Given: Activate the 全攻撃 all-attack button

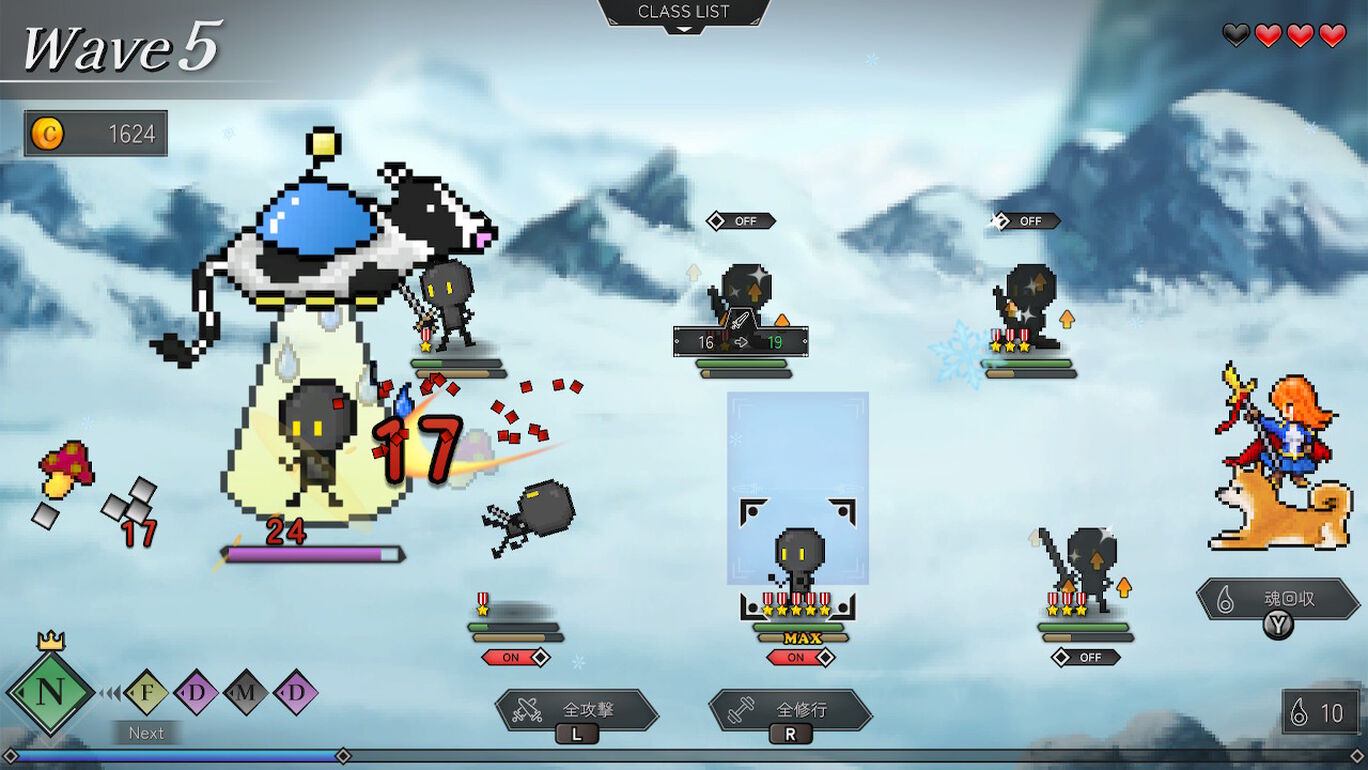Looking at the screenshot, I should (577, 710).
